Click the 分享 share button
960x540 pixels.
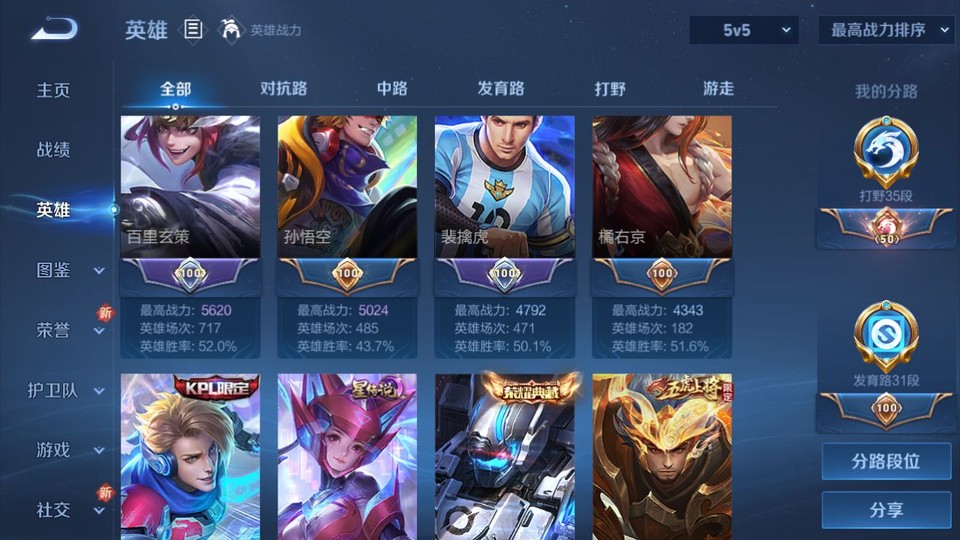pos(886,510)
